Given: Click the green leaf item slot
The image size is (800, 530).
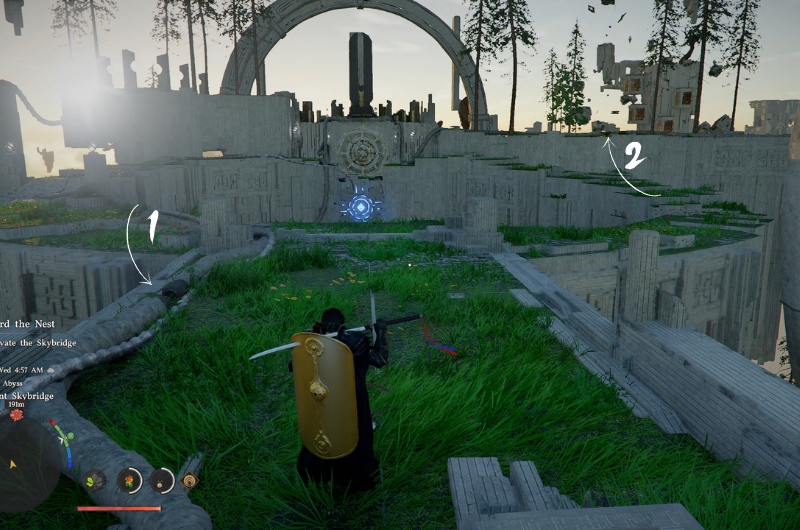Looking at the screenshot, I should [x=95, y=480].
